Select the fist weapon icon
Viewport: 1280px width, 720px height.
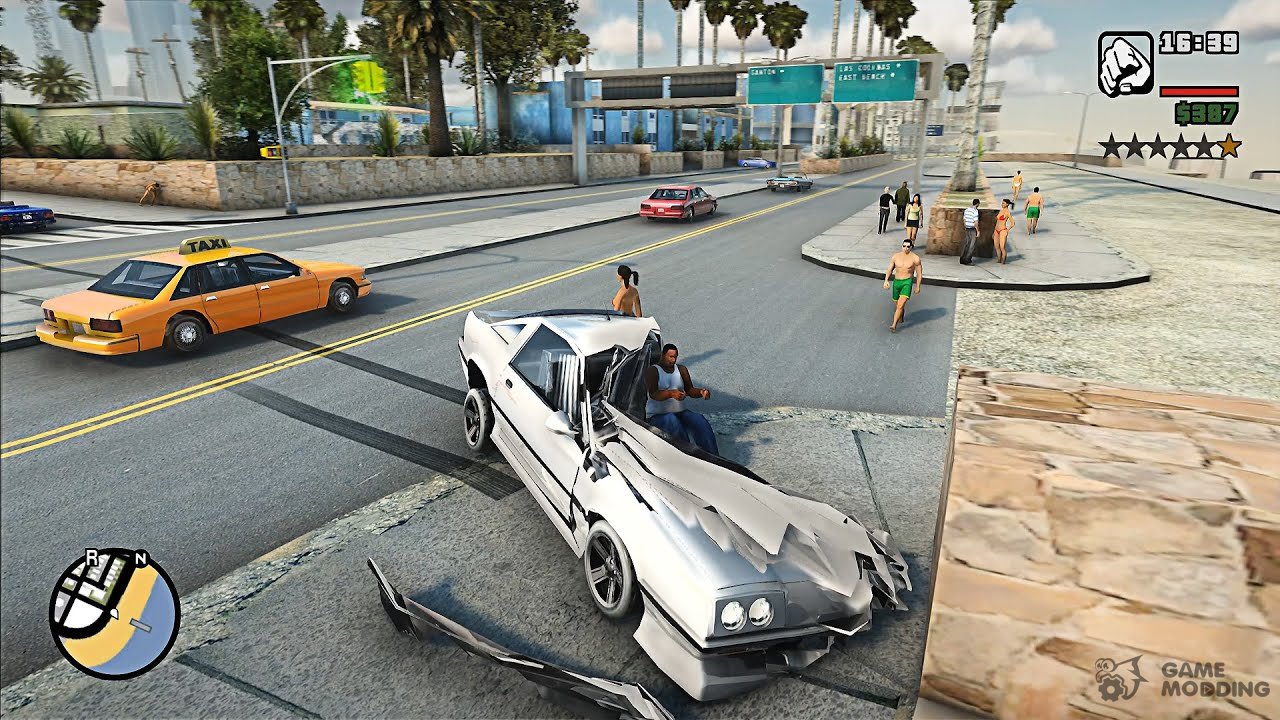click(1125, 65)
